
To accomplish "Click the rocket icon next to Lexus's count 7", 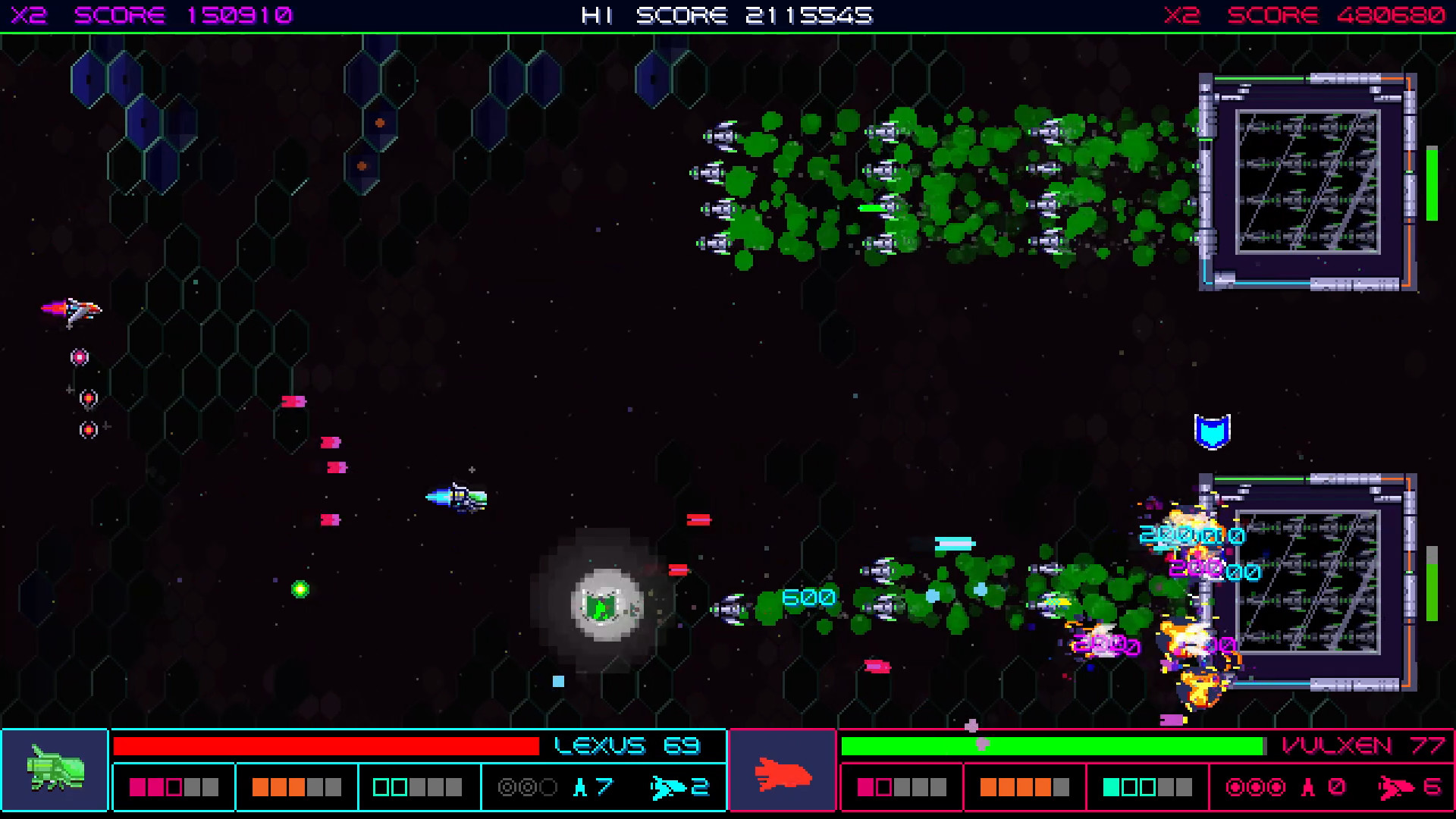I will 579,787.
